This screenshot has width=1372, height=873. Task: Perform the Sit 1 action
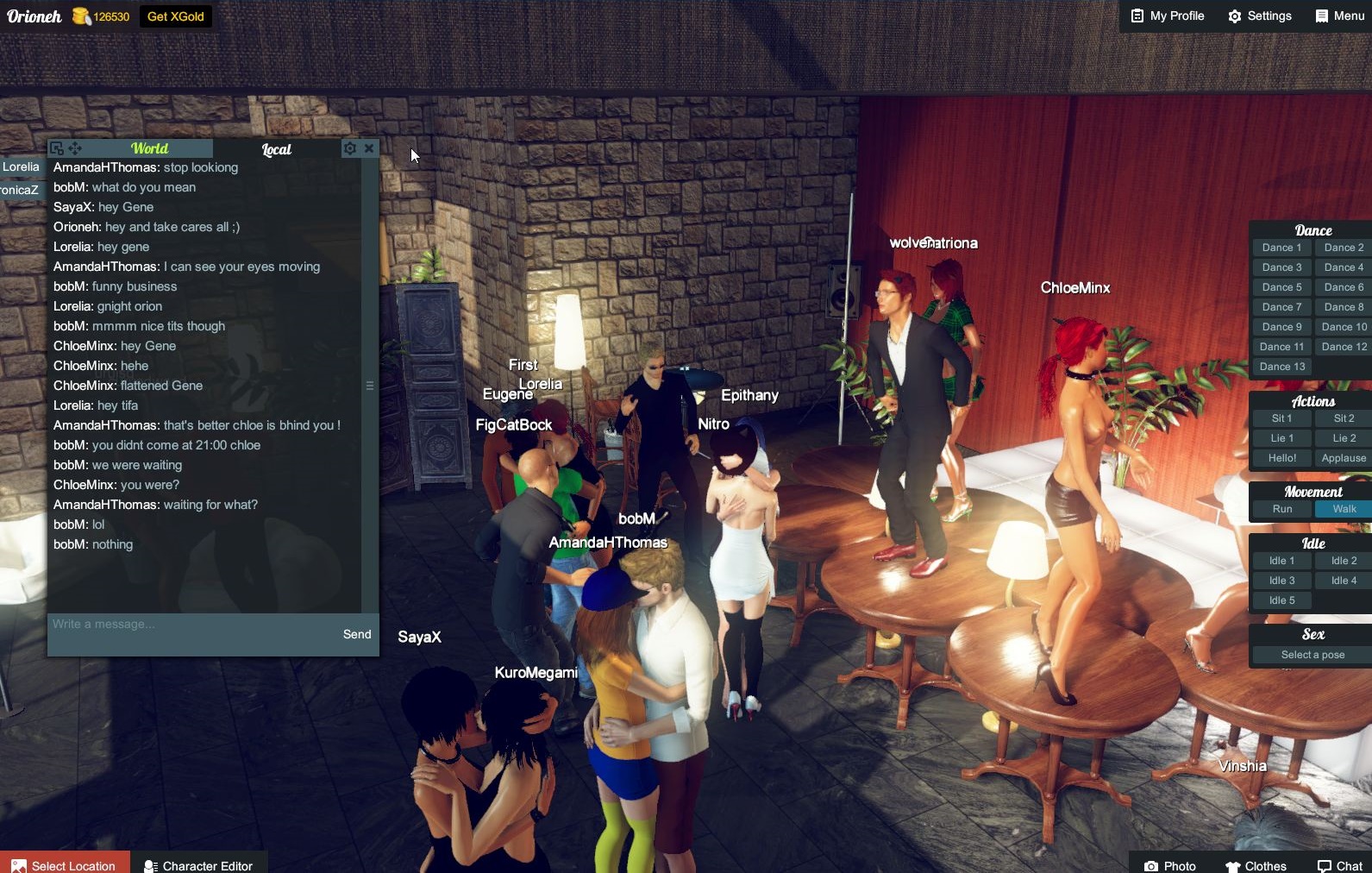(1281, 418)
